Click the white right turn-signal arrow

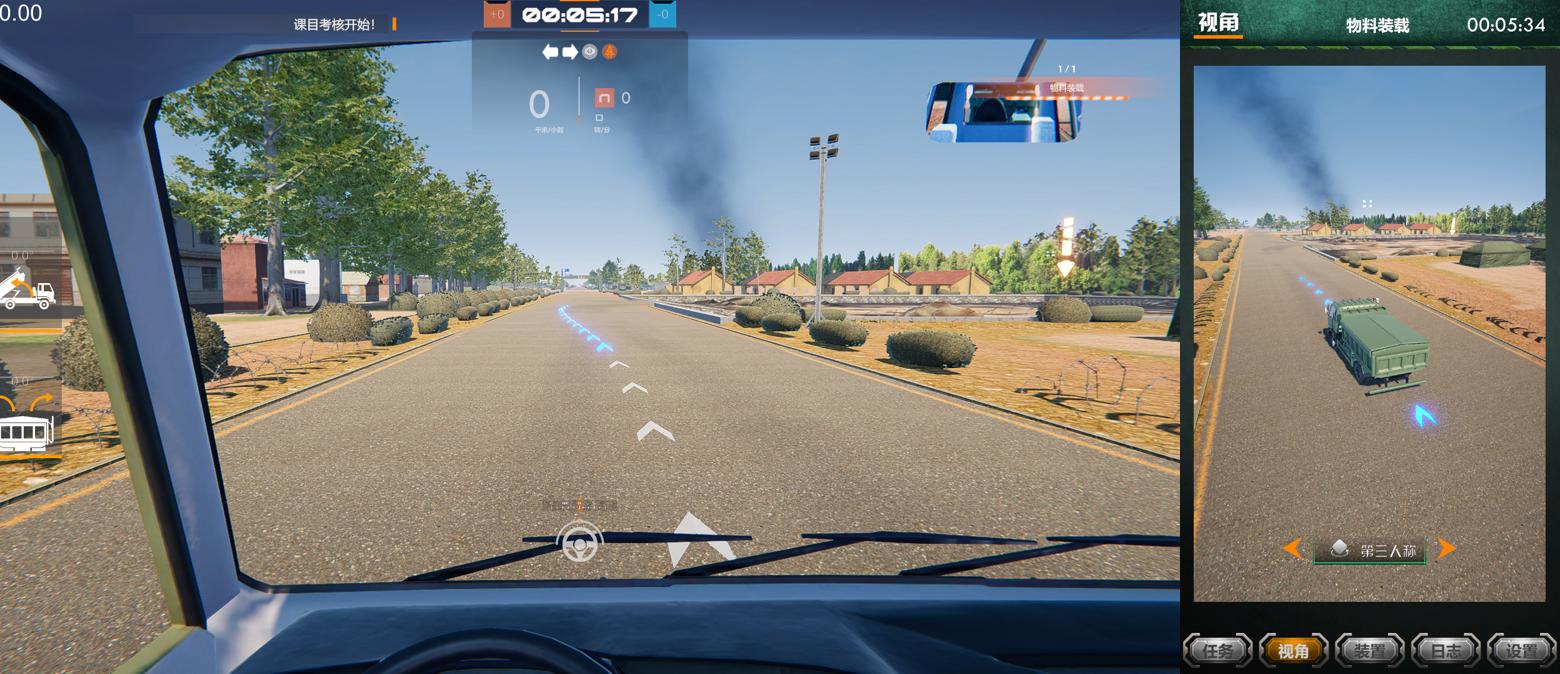pyautogui.click(x=570, y=52)
